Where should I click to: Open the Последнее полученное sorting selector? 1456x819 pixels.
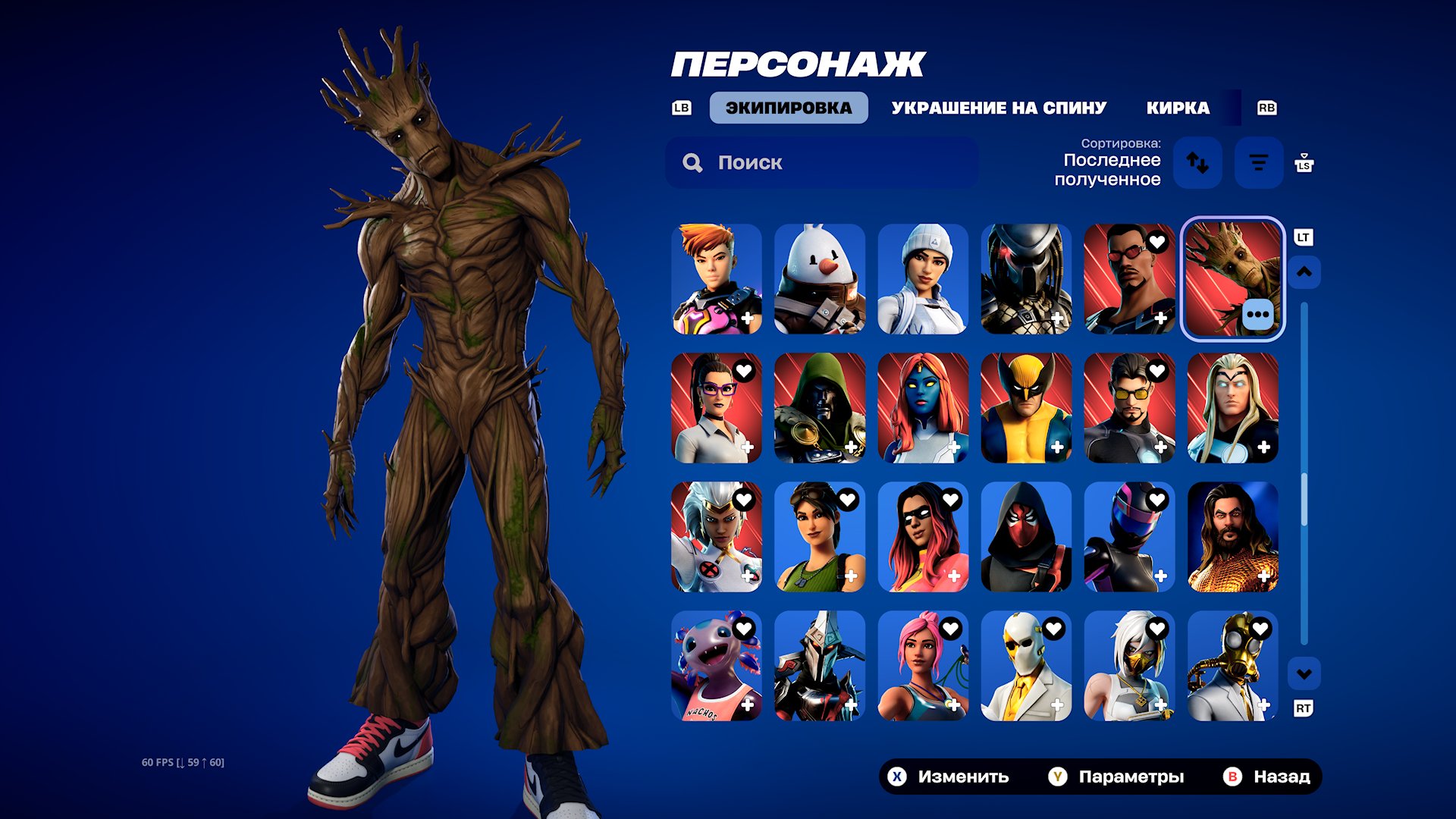pos(1110,168)
